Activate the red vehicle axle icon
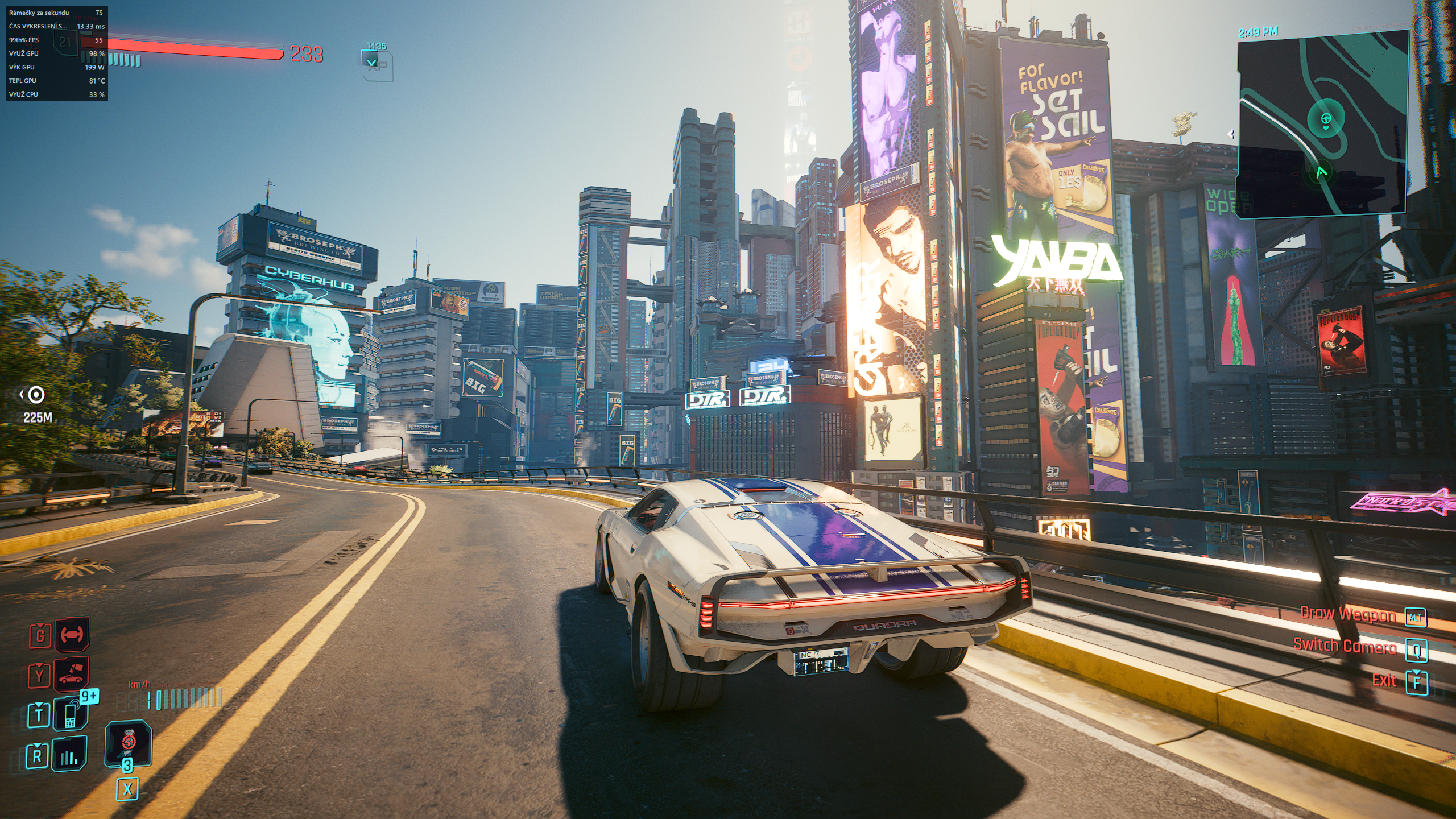The image size is (1456, 819). click(72, 634)
